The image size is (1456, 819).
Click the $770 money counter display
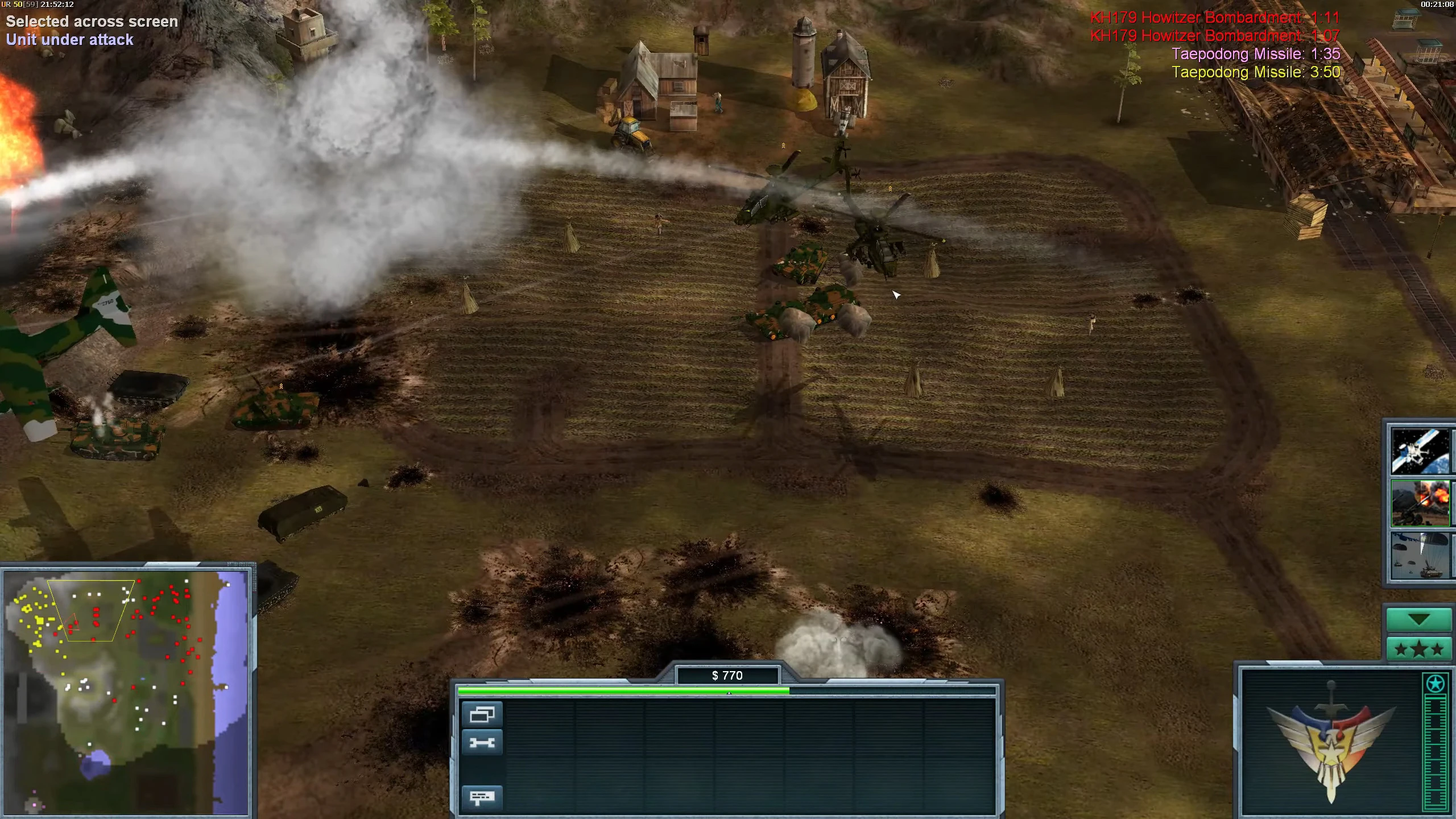click(727, 676)
